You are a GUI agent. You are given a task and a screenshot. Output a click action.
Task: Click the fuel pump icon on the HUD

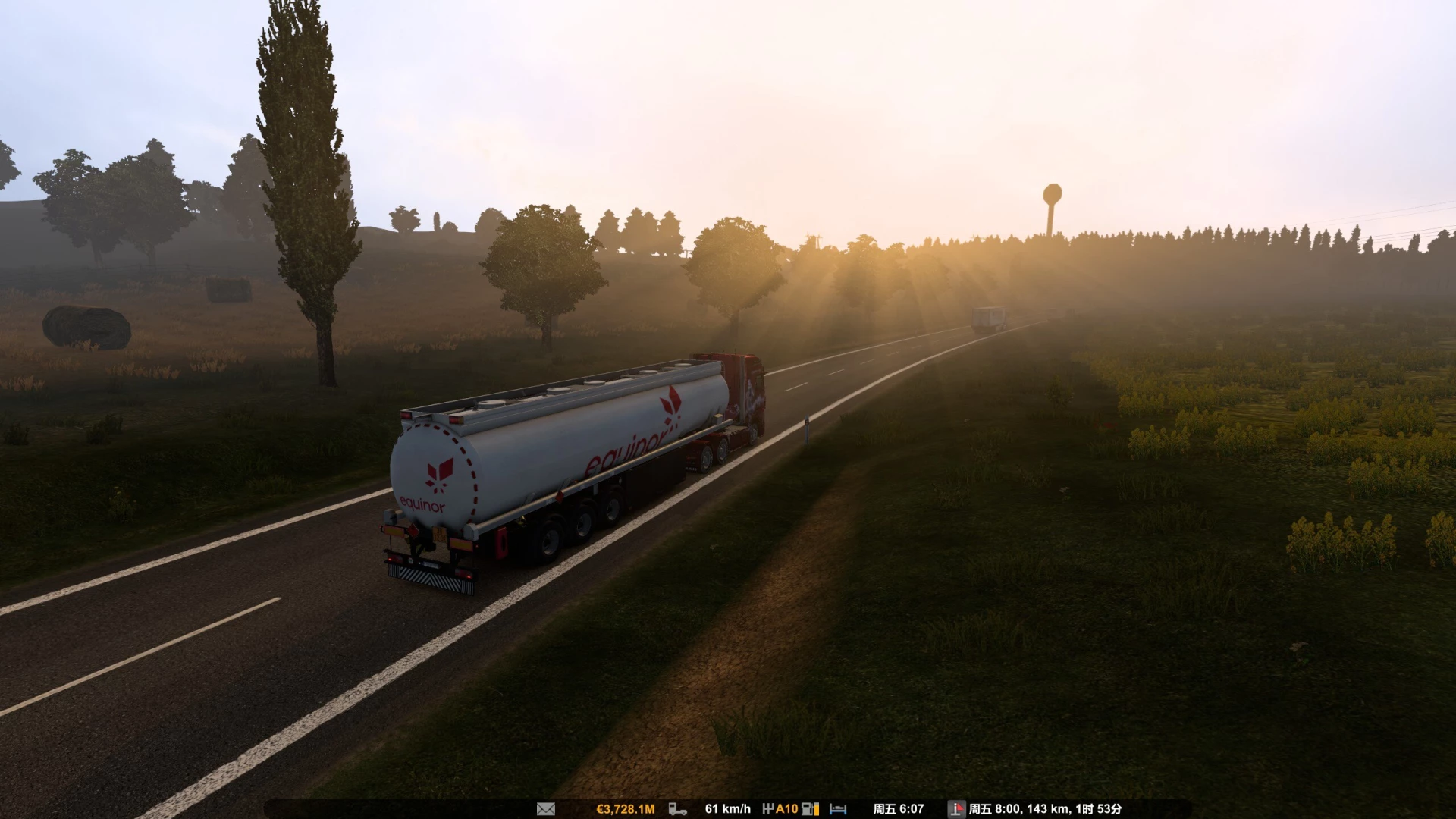(806, 809)
